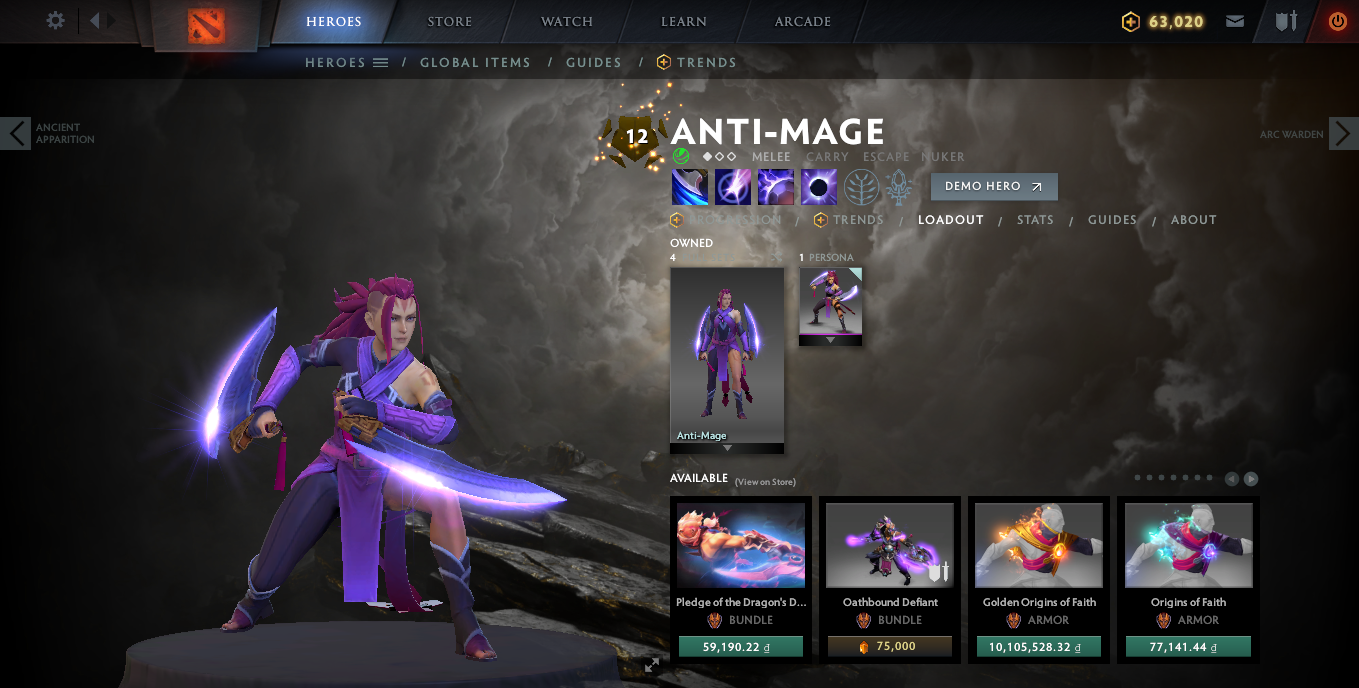Select the owned Anti-Mage loadout set

click(727, 355)
